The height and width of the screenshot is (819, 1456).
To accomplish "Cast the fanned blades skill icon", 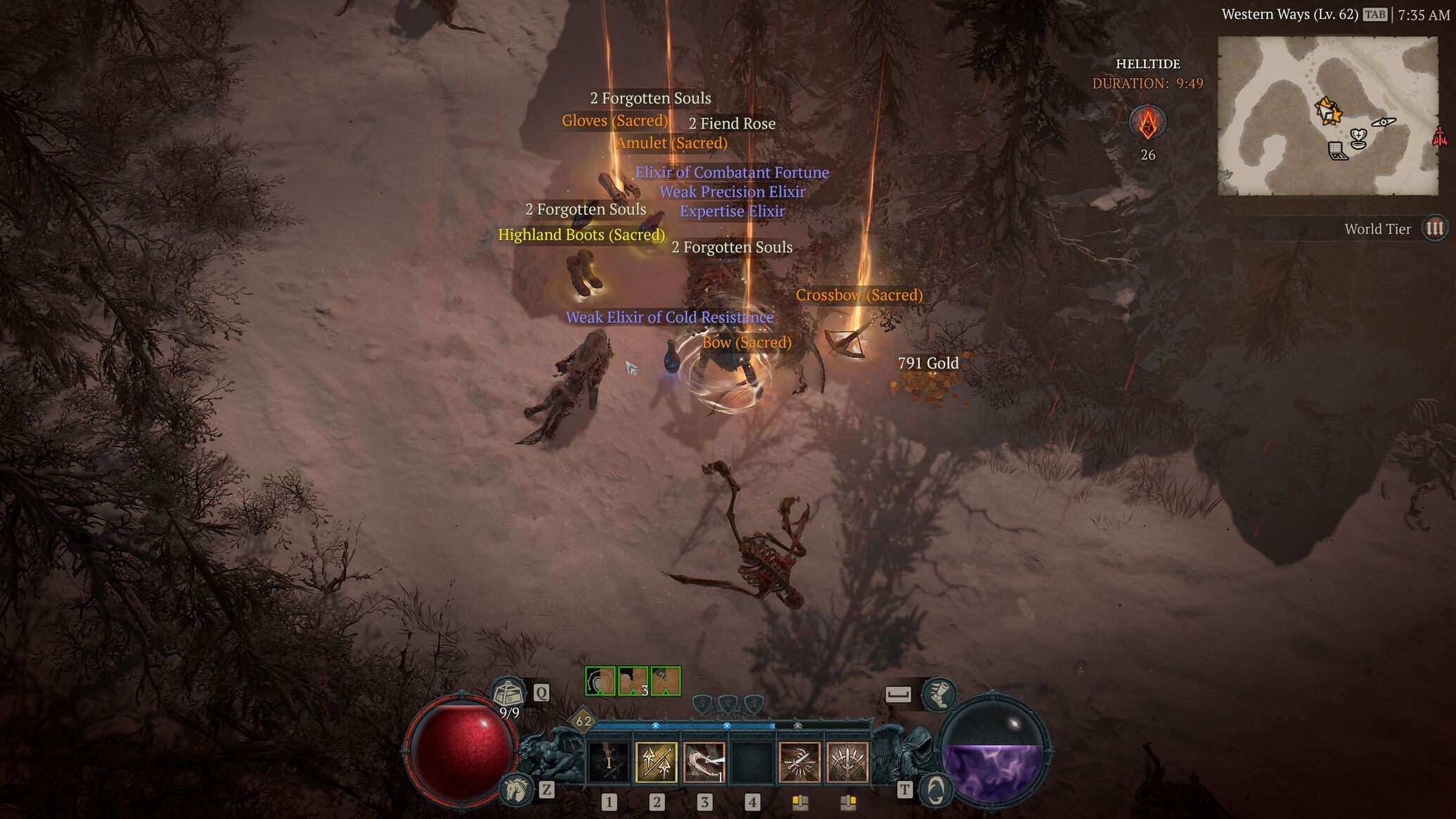I will point(848,763).
